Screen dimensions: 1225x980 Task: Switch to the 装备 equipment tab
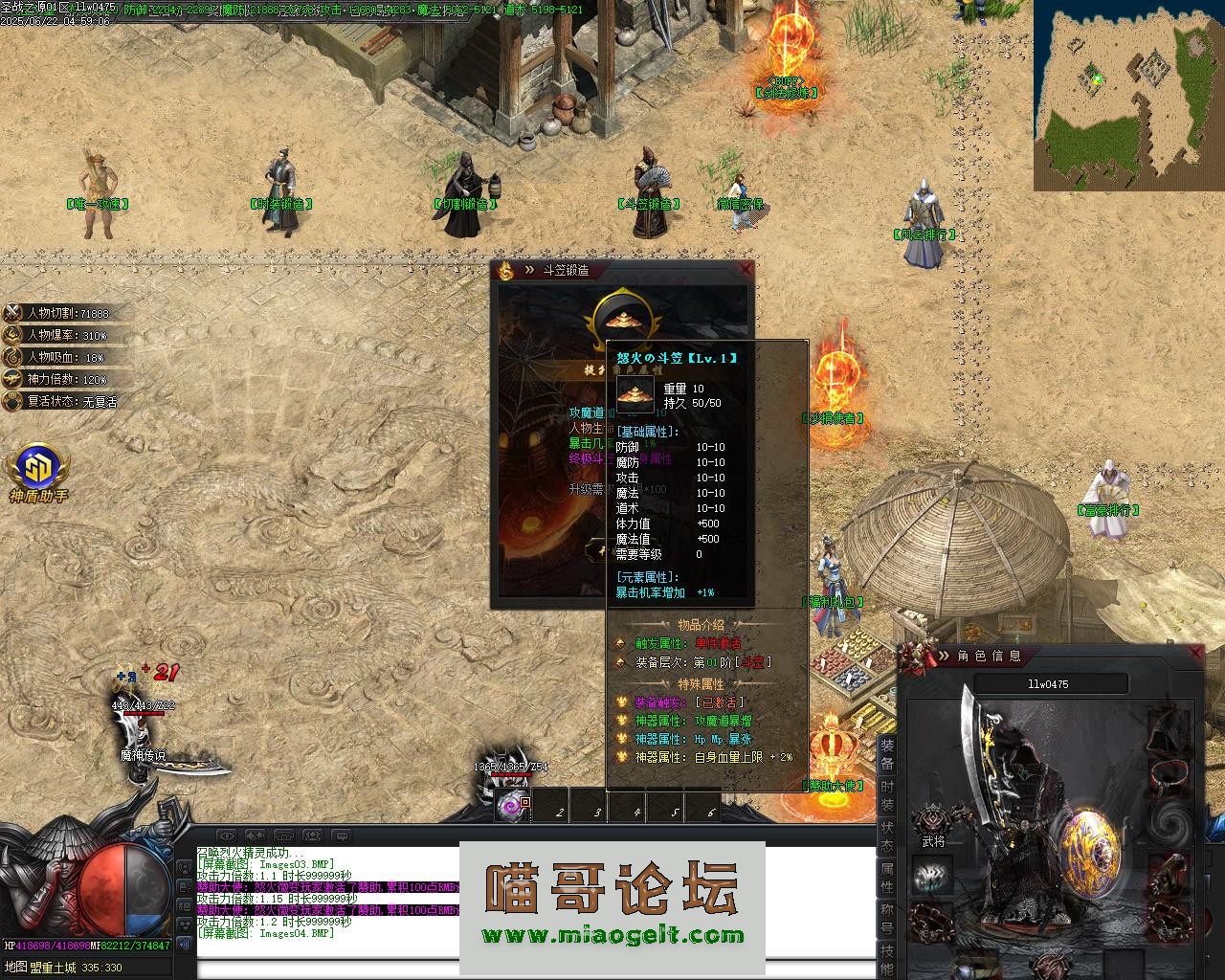click(887, 754)
